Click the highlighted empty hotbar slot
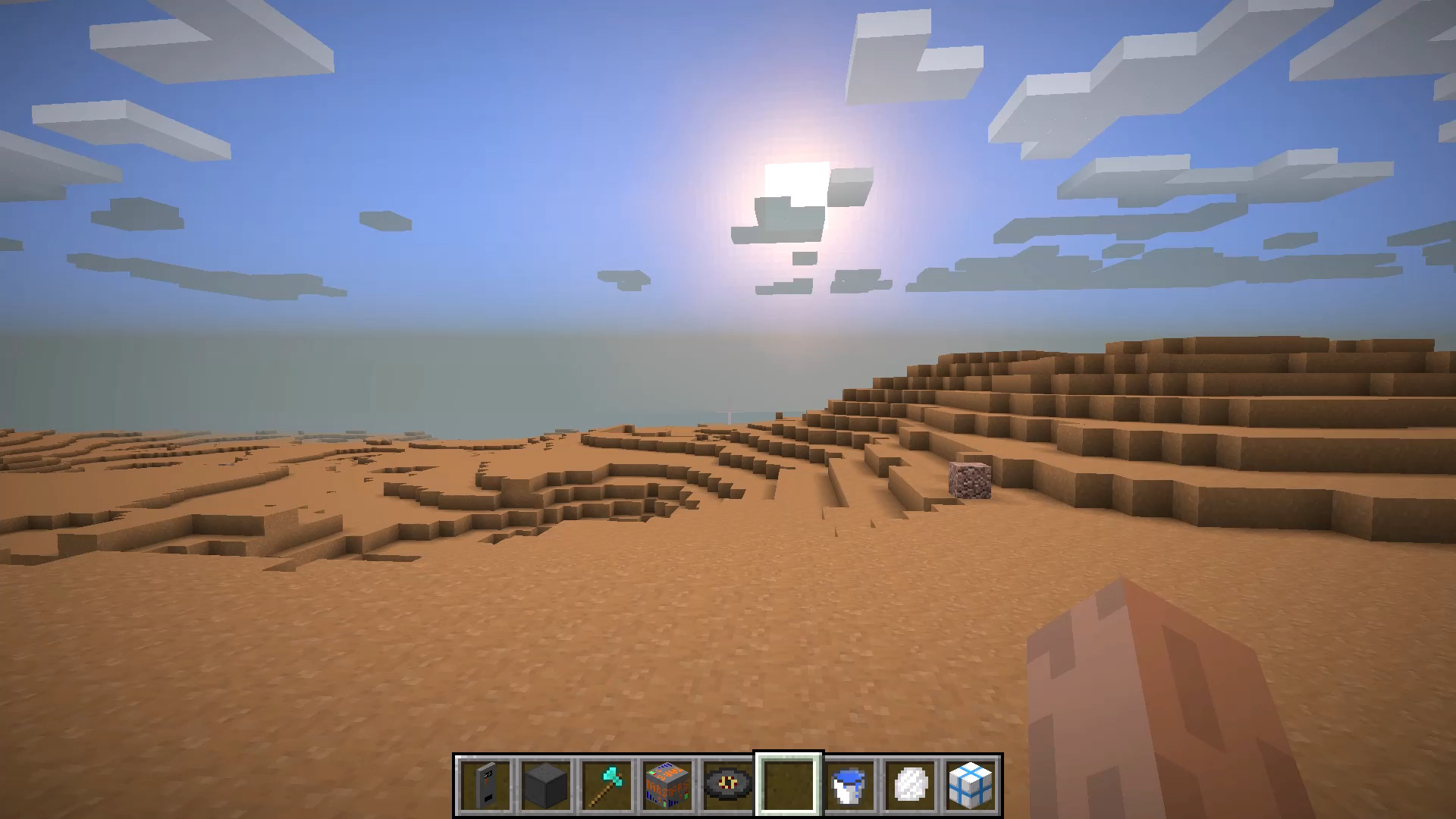This screenshot has height=819, width=1456. [x=789, y=785]
